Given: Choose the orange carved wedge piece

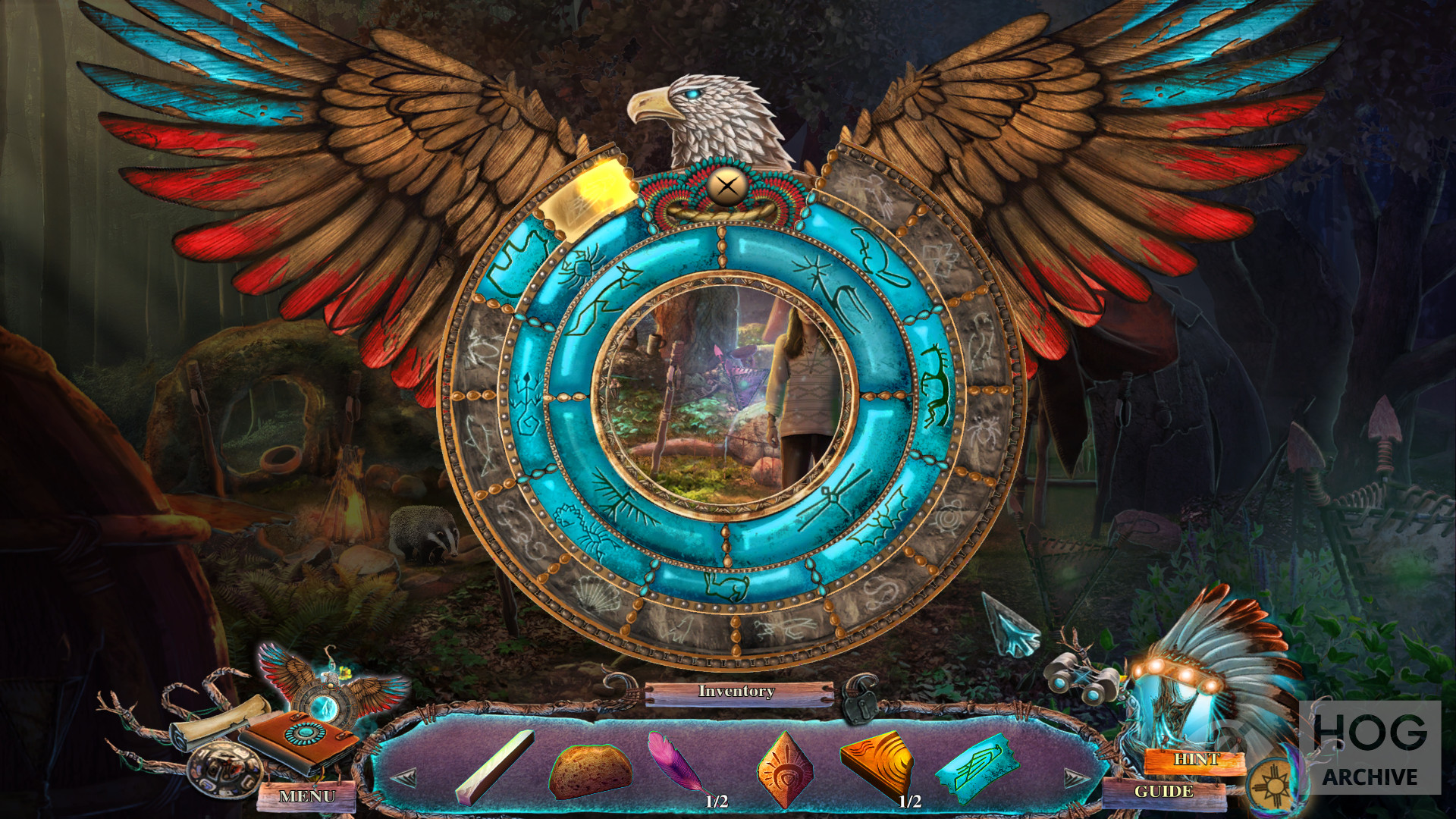Looking at the screenshot, I should (877, 764).
